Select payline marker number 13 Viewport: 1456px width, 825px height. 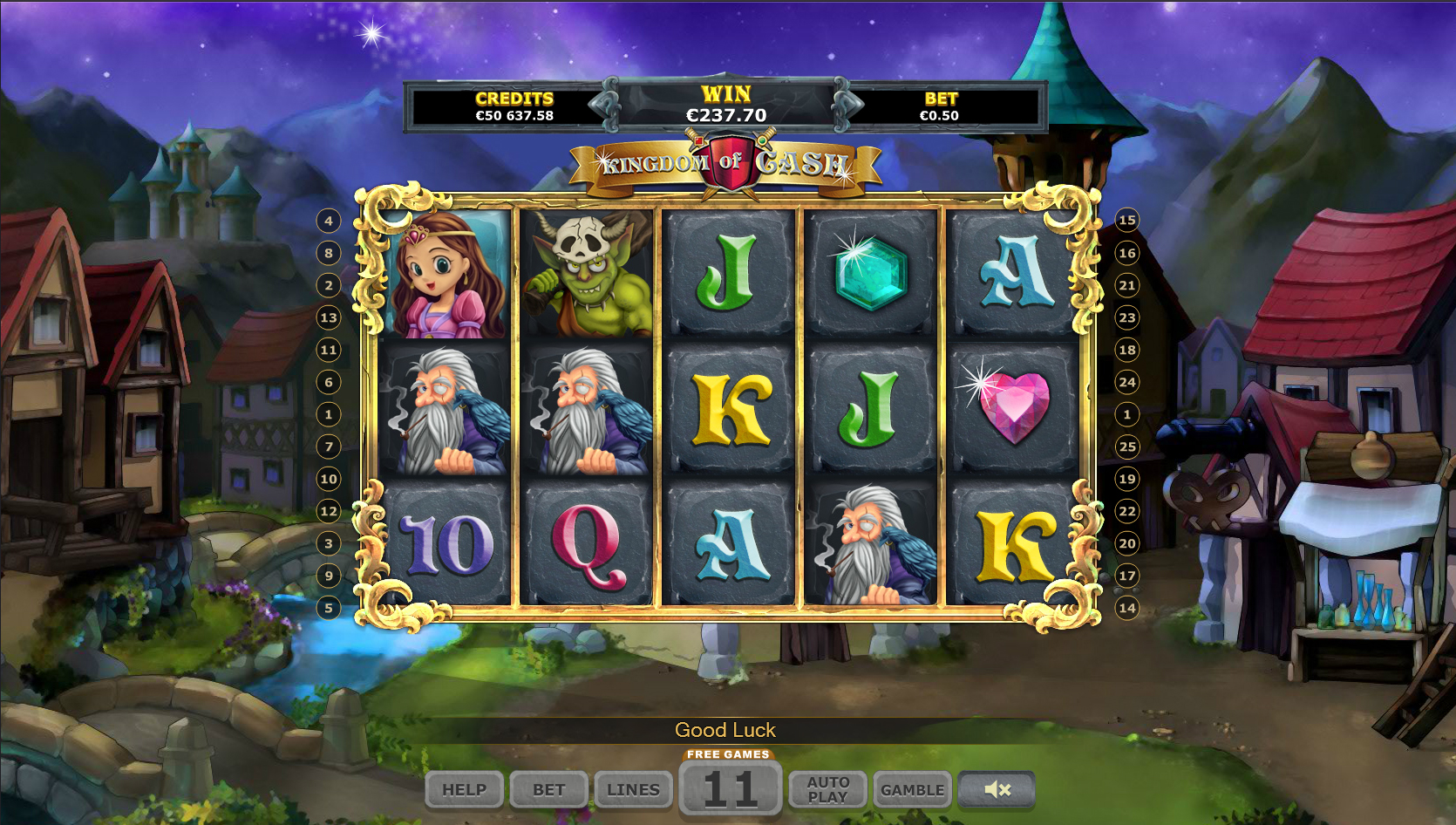click(329, 317)
